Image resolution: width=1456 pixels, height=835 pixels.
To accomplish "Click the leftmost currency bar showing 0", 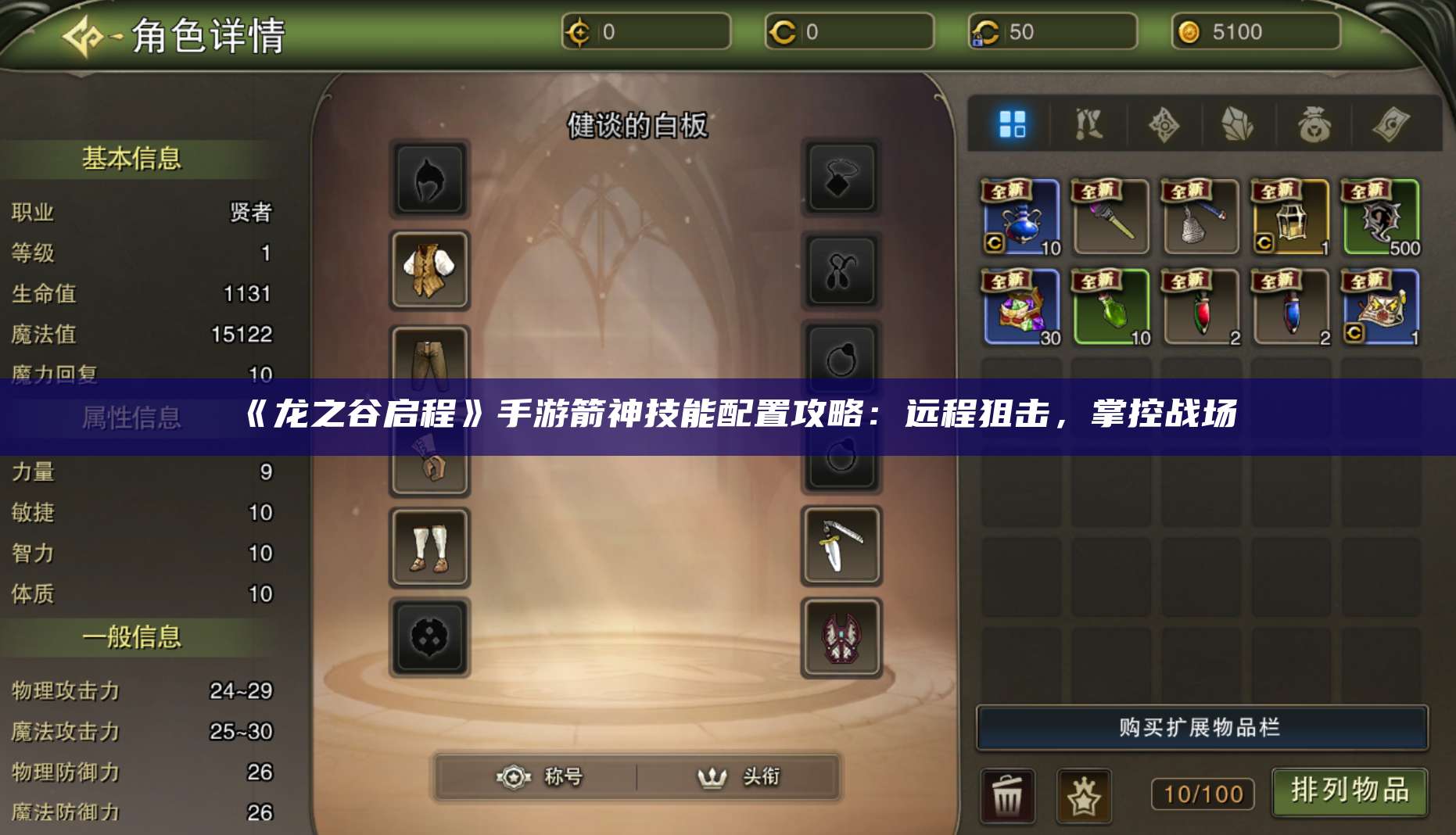I will click(645, 33).
